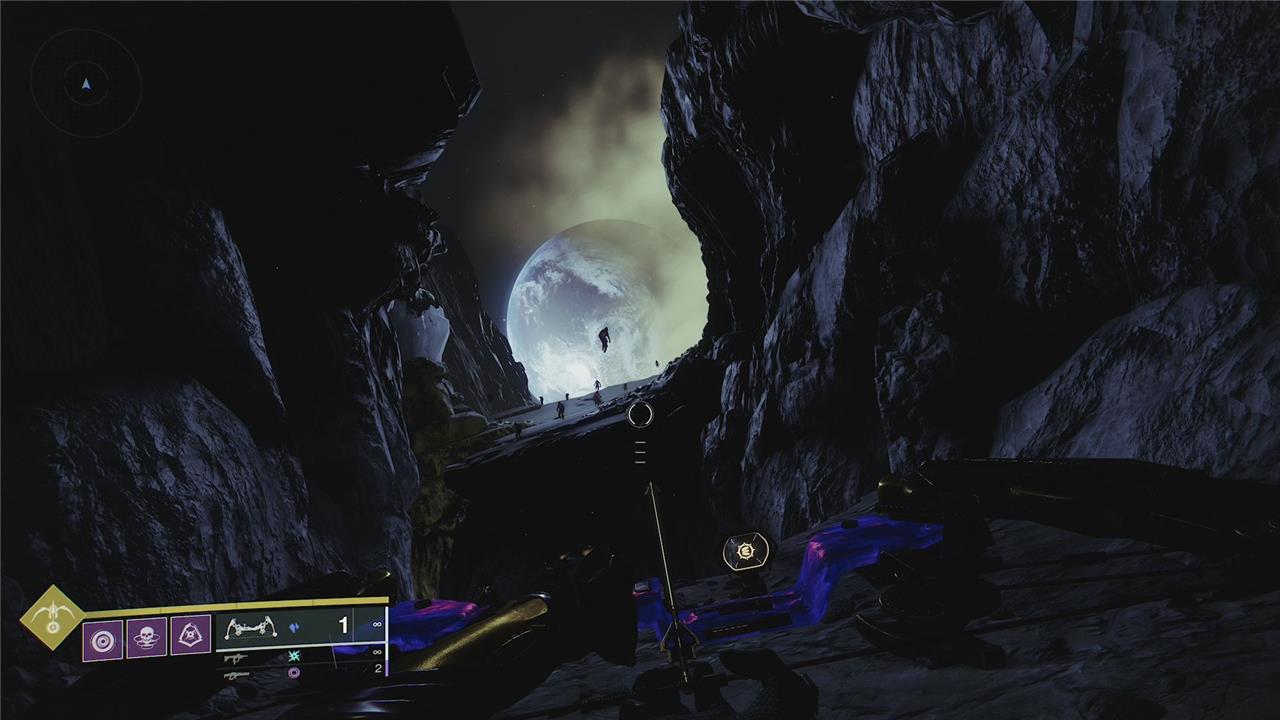This screenshot has height=720, width=1280.
Task: Trigger the skull melee ability icon
Action: tap(146, 637)
